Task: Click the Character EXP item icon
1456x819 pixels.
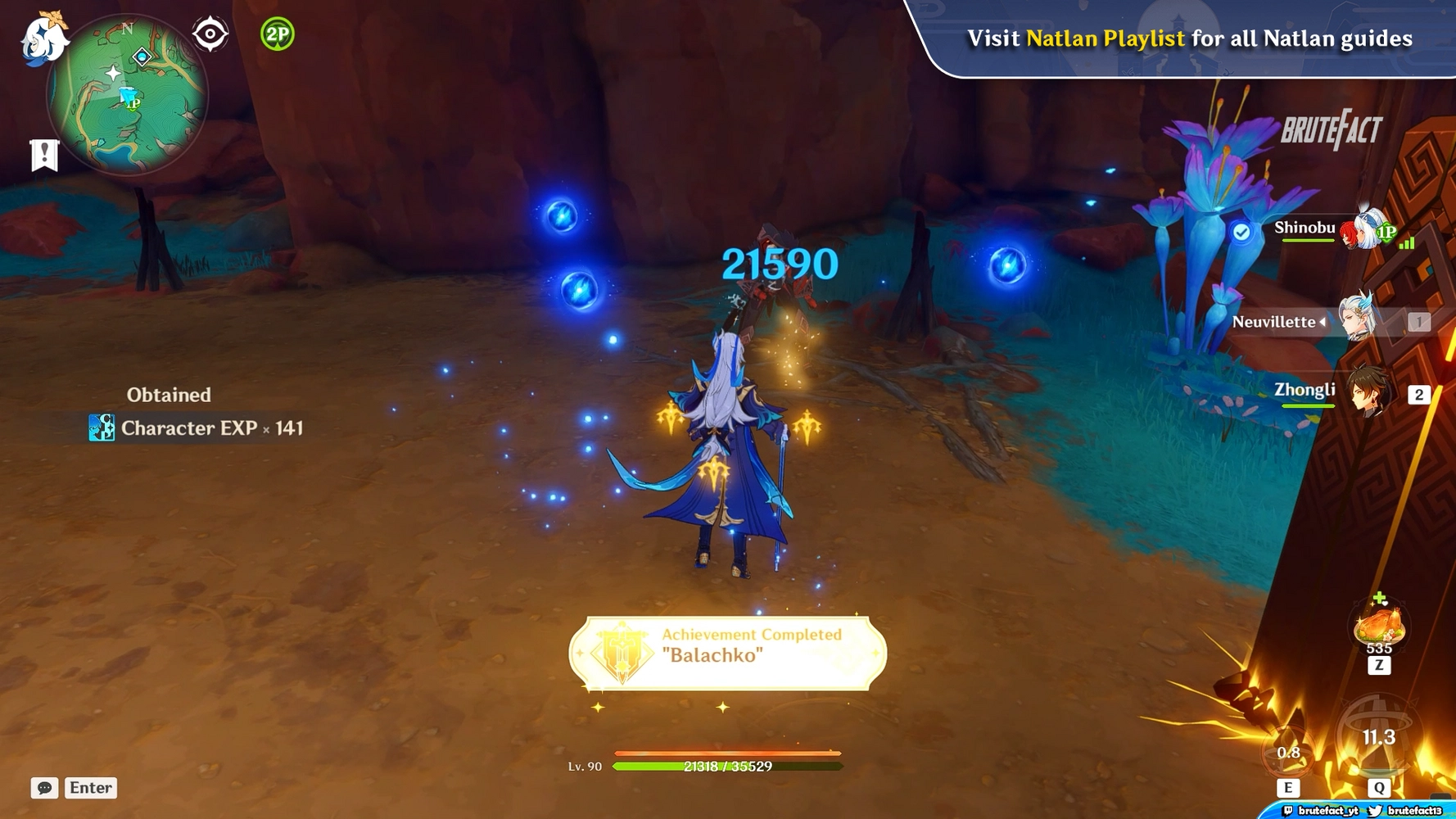Action: coord(100,428)
